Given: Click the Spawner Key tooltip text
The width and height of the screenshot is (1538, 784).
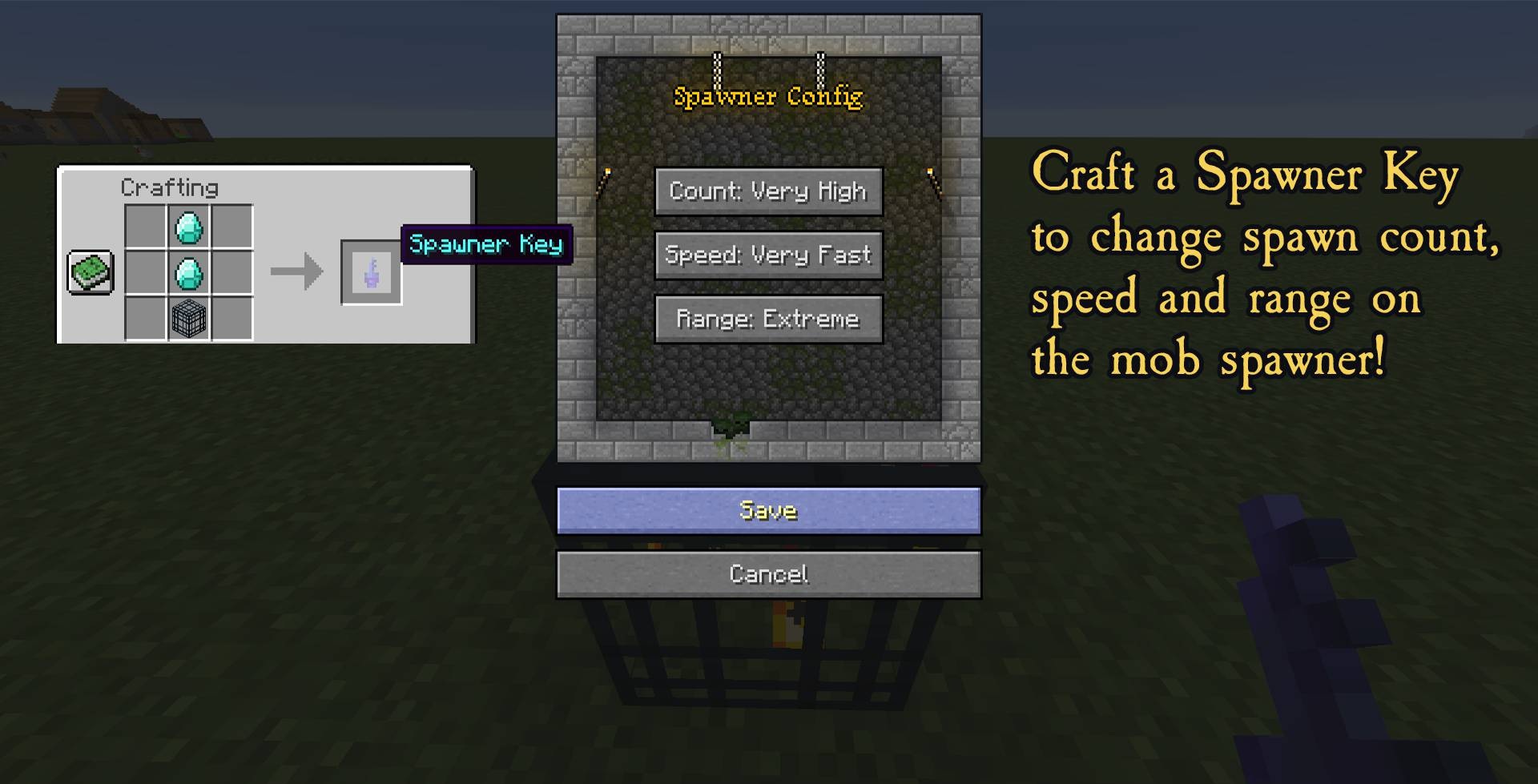Looking at the screenshot, I should pos(487,244).
